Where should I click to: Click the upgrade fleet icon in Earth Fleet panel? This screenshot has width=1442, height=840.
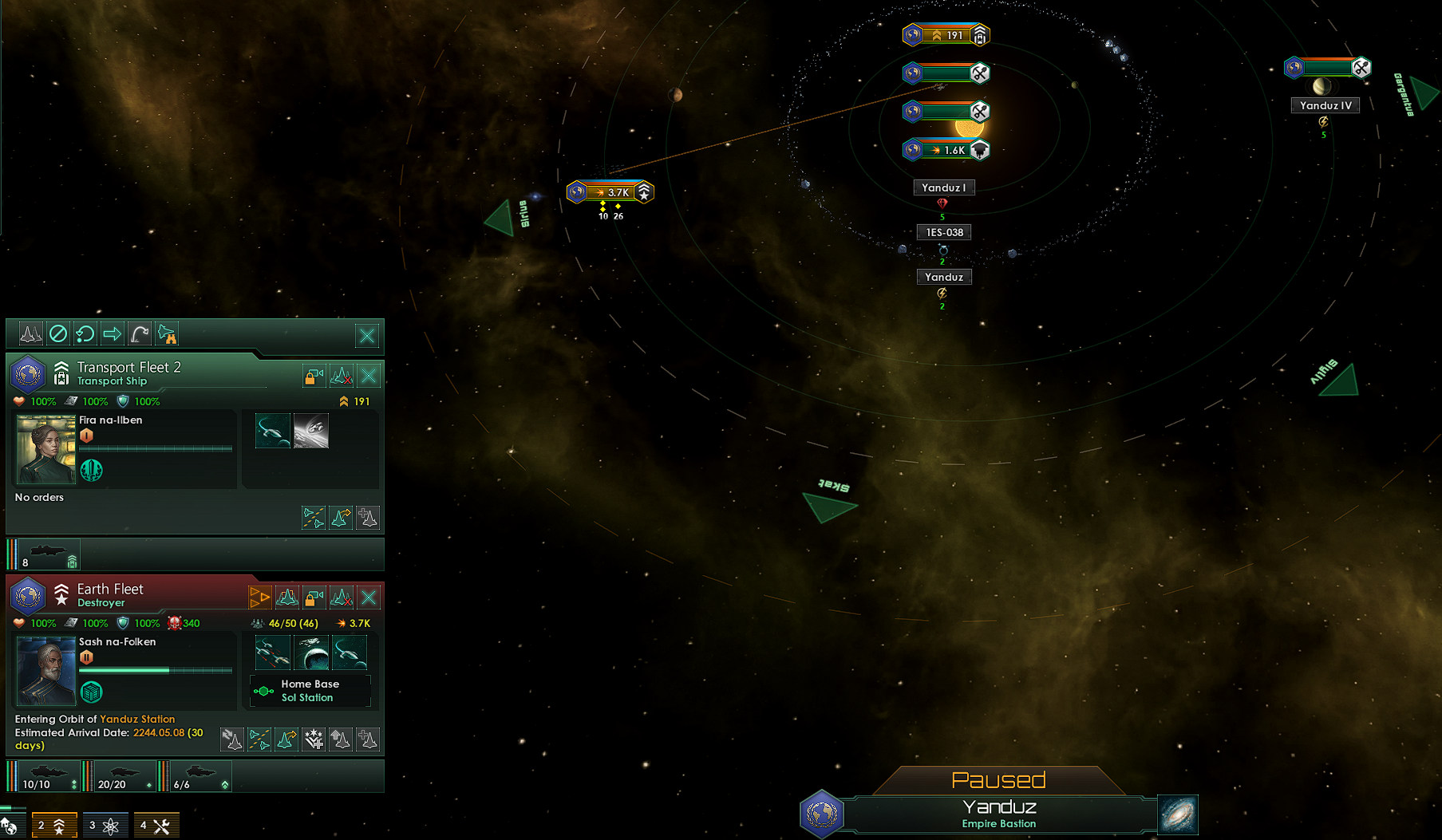click(x=342, y=739)
